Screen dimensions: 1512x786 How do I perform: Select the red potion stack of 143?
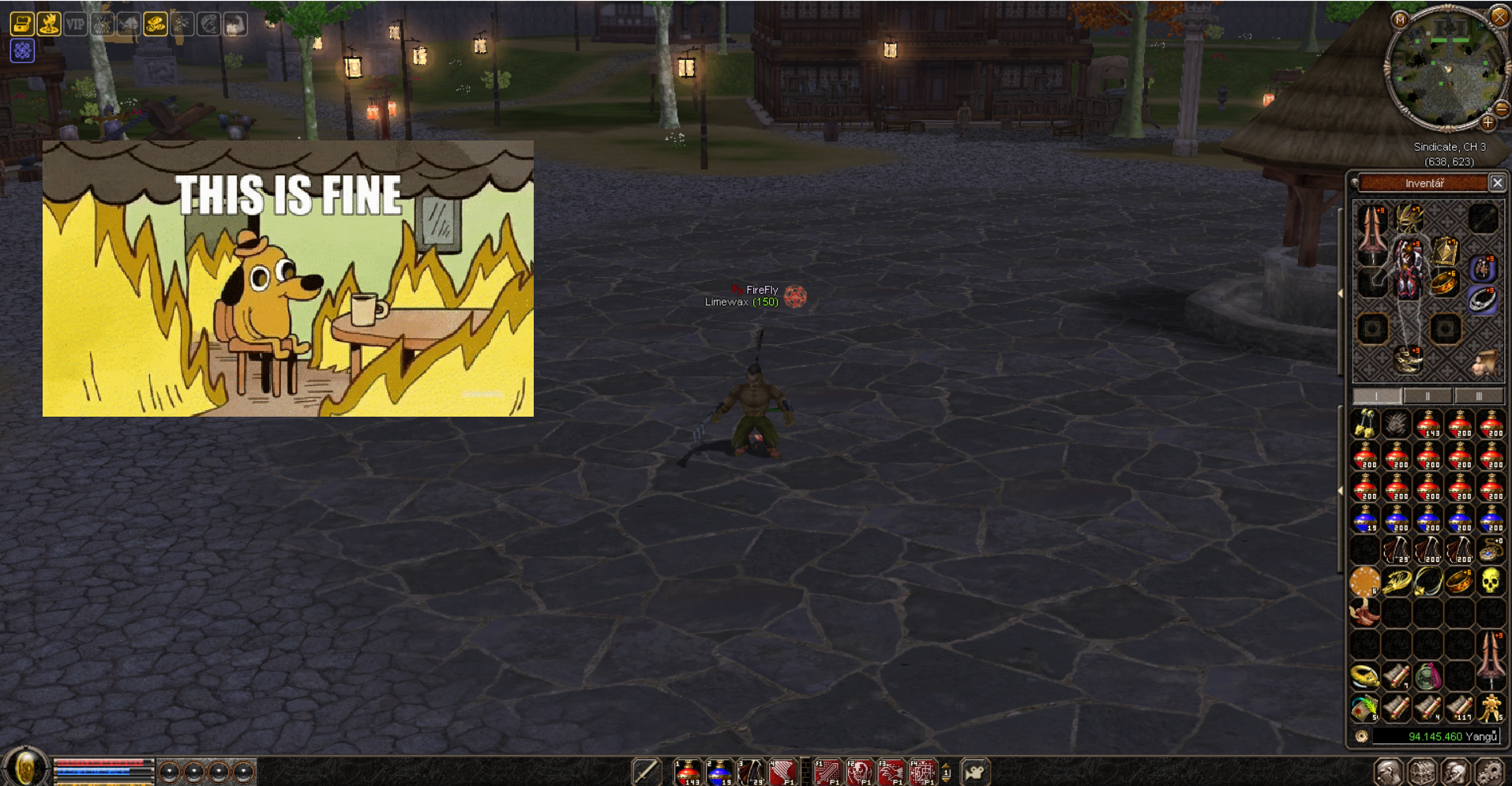click(x=1428, y=425)
